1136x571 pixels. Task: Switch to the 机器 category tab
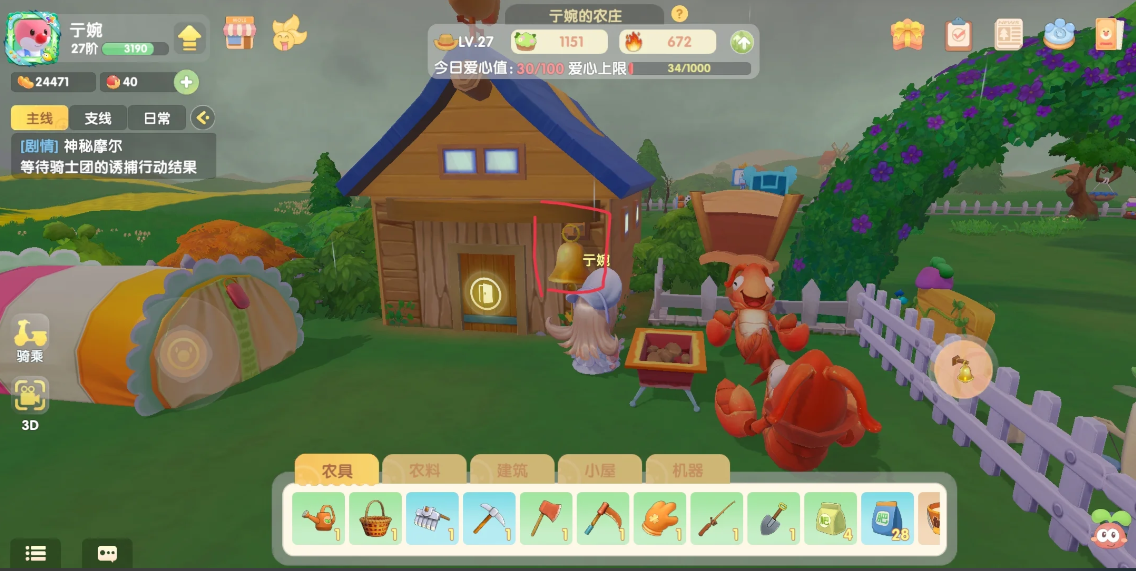coord(688,470)
